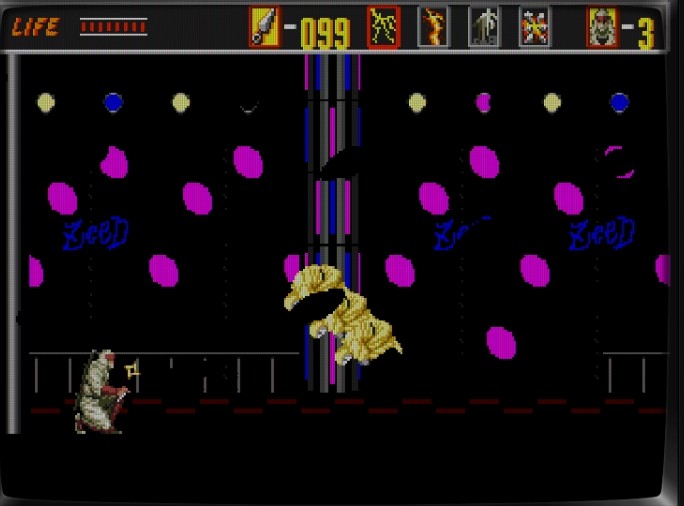Select the lightning ninjutsu icon
Screen dimensions: 684x506
click(x=384, y=27)
